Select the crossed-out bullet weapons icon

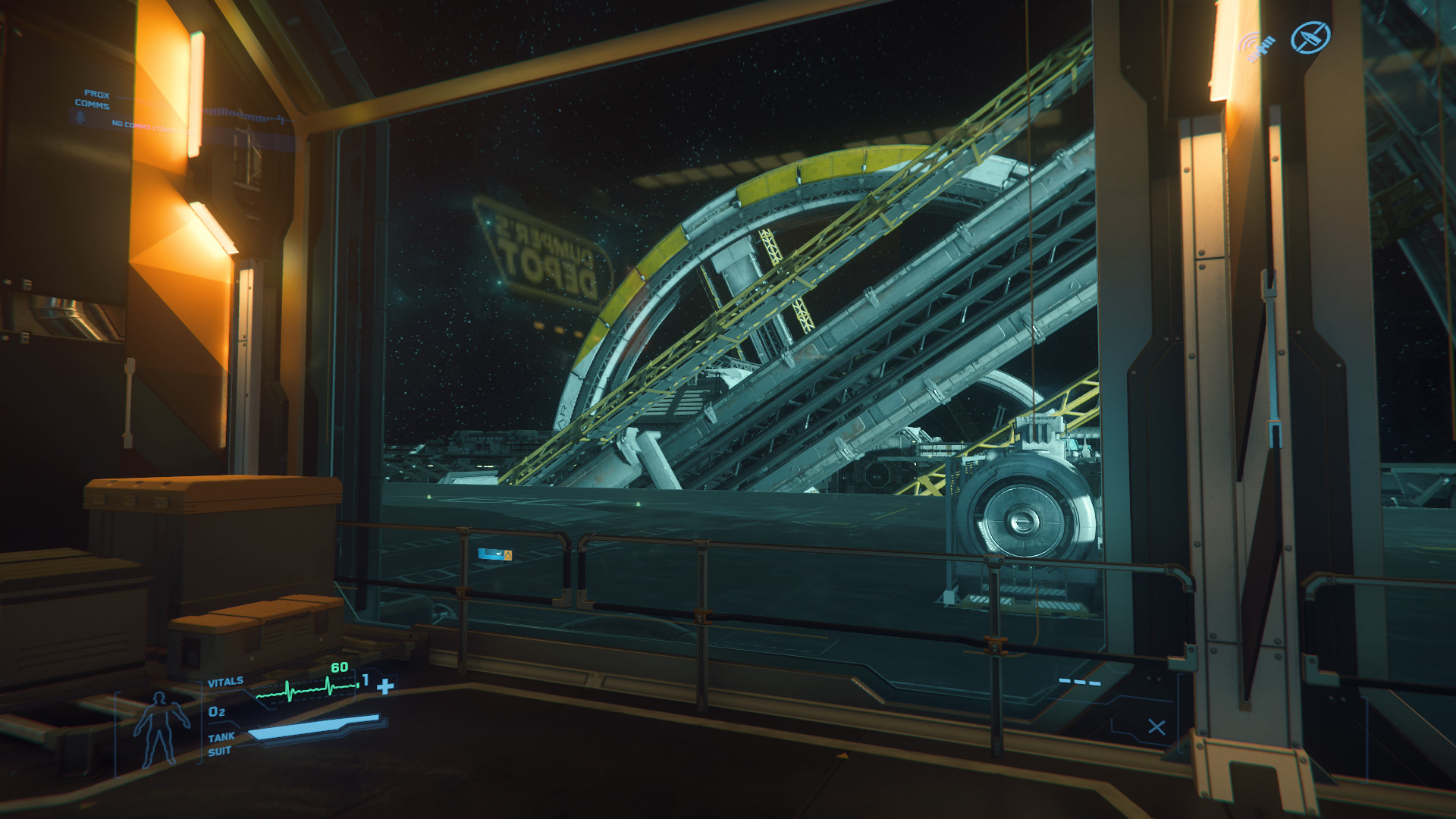pyautogui.click(x=1310, y=37)
